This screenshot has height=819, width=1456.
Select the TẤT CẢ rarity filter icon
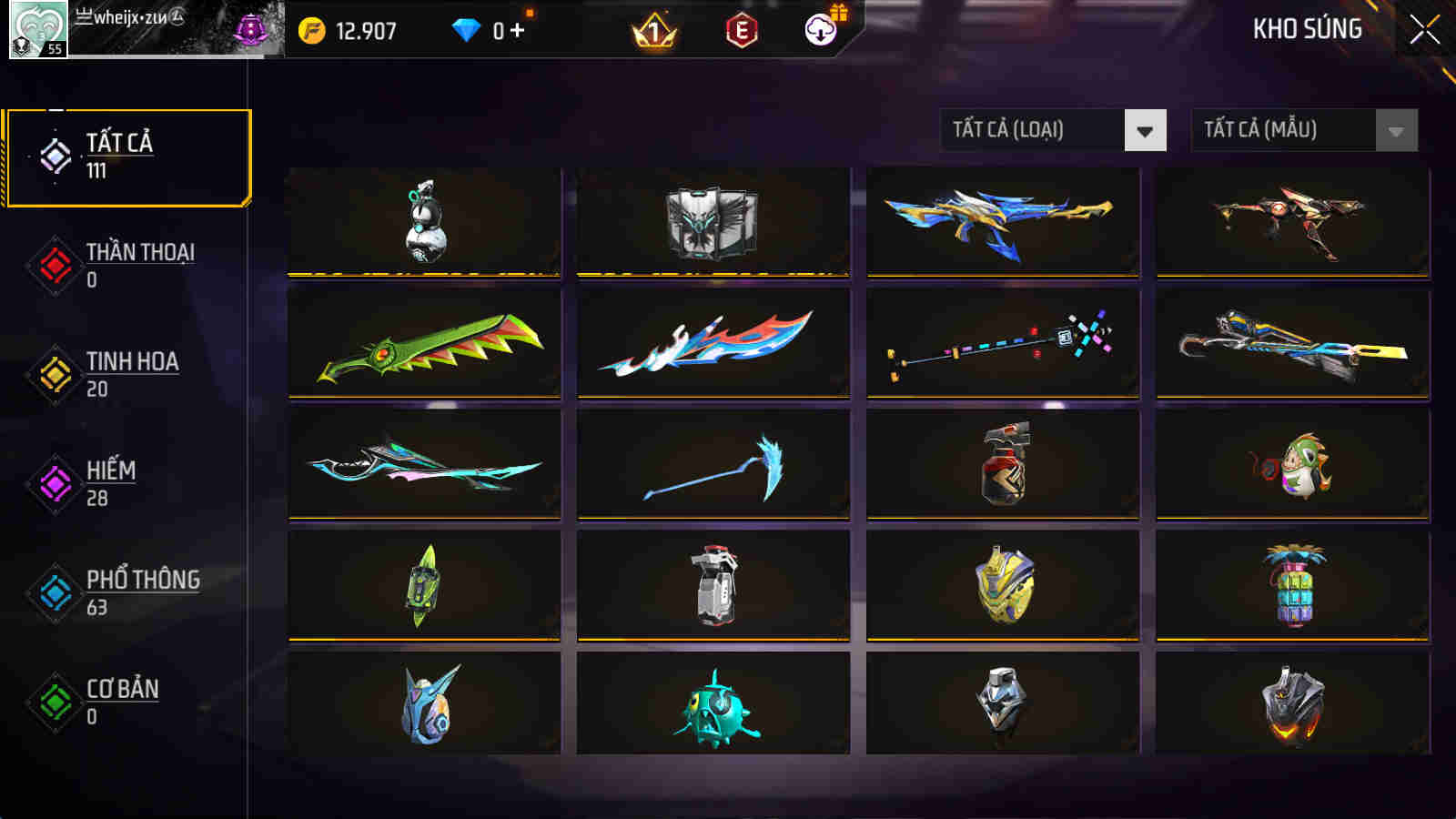(55, 157)
